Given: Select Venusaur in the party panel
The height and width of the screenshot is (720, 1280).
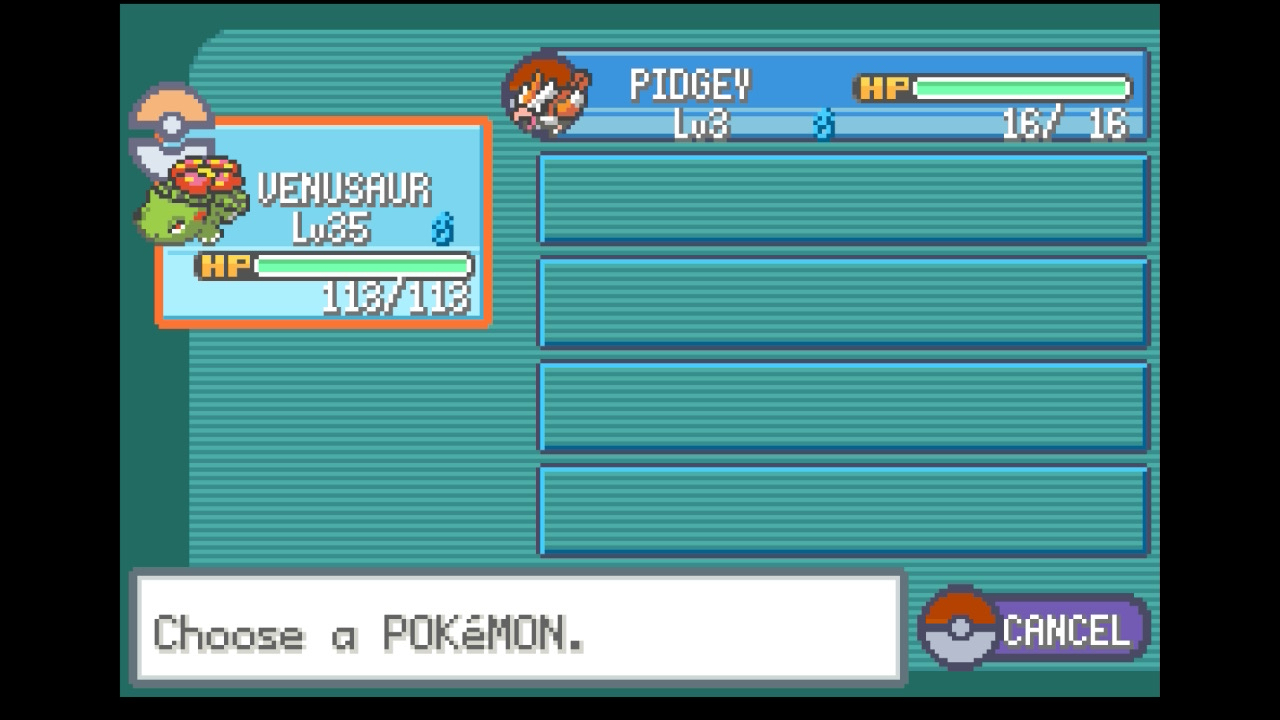Looking at the screenshot, I should click(323, 223).
